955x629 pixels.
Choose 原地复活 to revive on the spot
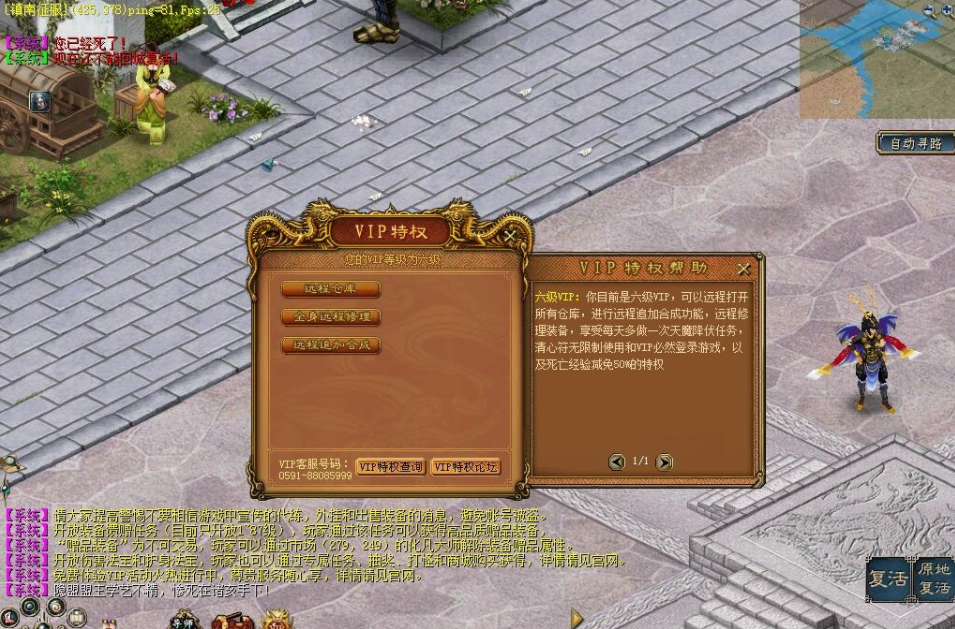(934, 578)
